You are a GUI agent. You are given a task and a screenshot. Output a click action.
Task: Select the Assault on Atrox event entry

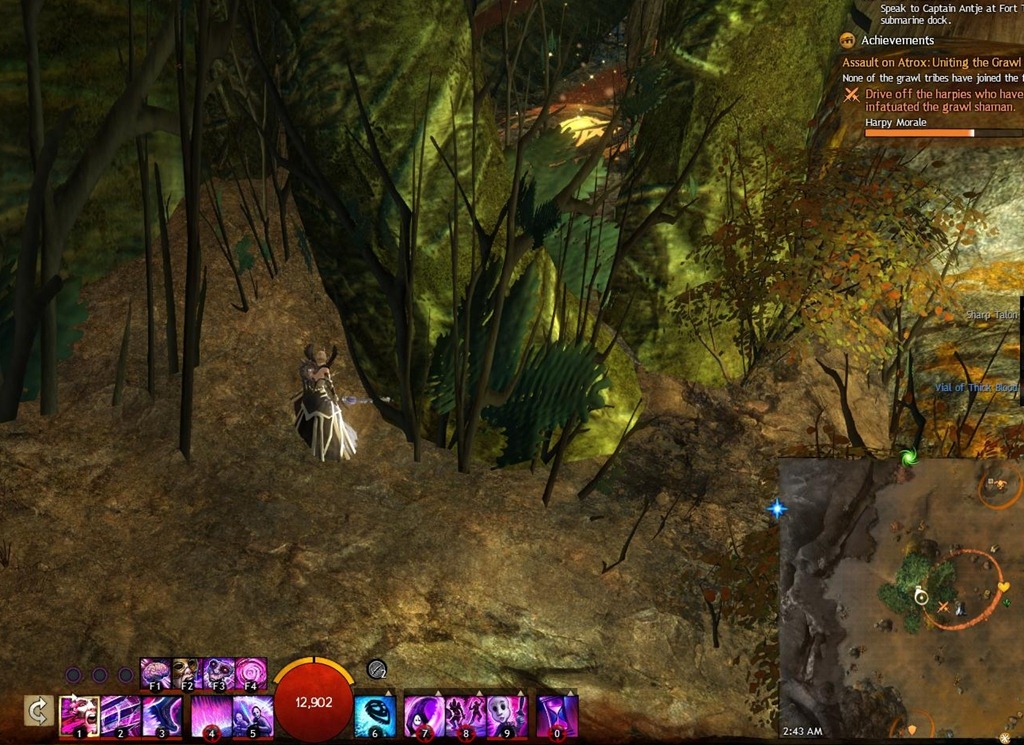pos(931,61)
